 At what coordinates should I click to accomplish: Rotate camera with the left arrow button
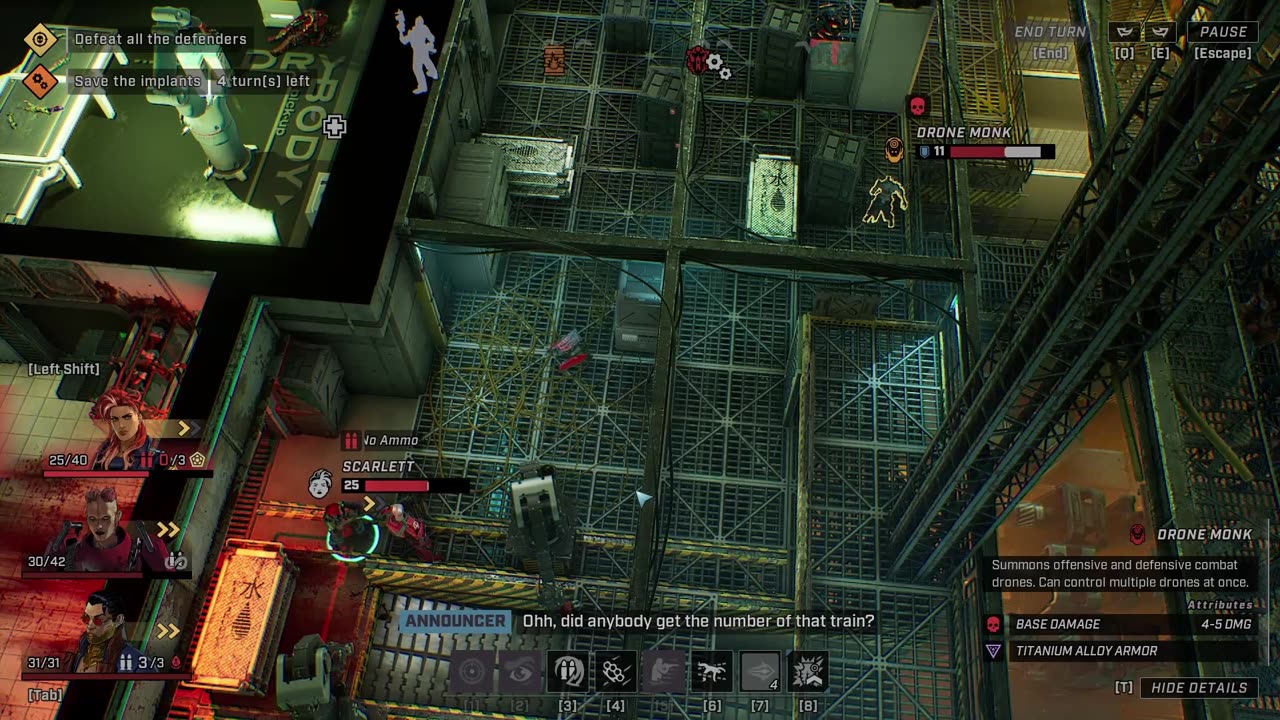(1124, 32)
